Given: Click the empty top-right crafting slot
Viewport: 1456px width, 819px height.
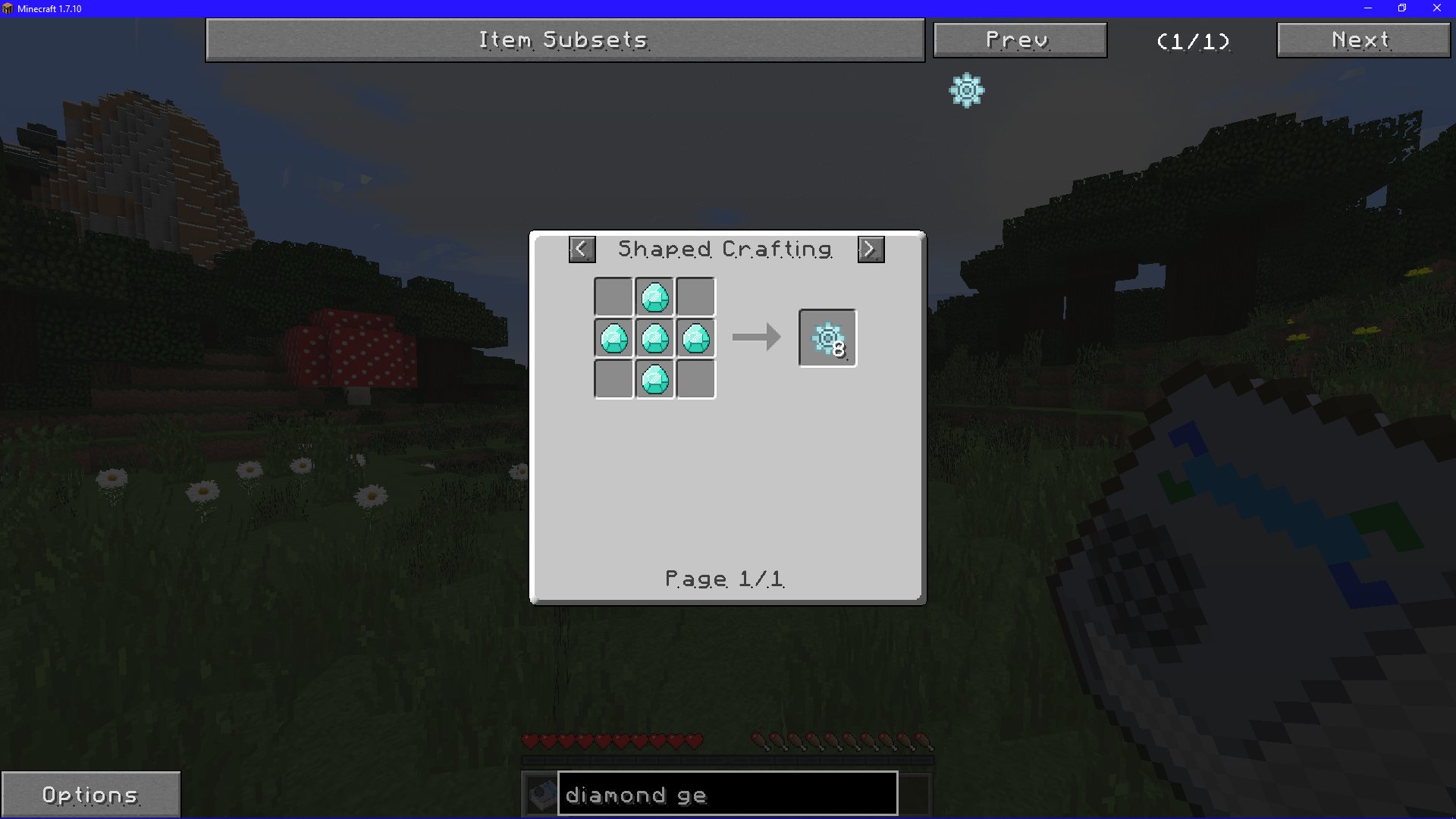Looking at the screenshot, I should coord(696,297).
